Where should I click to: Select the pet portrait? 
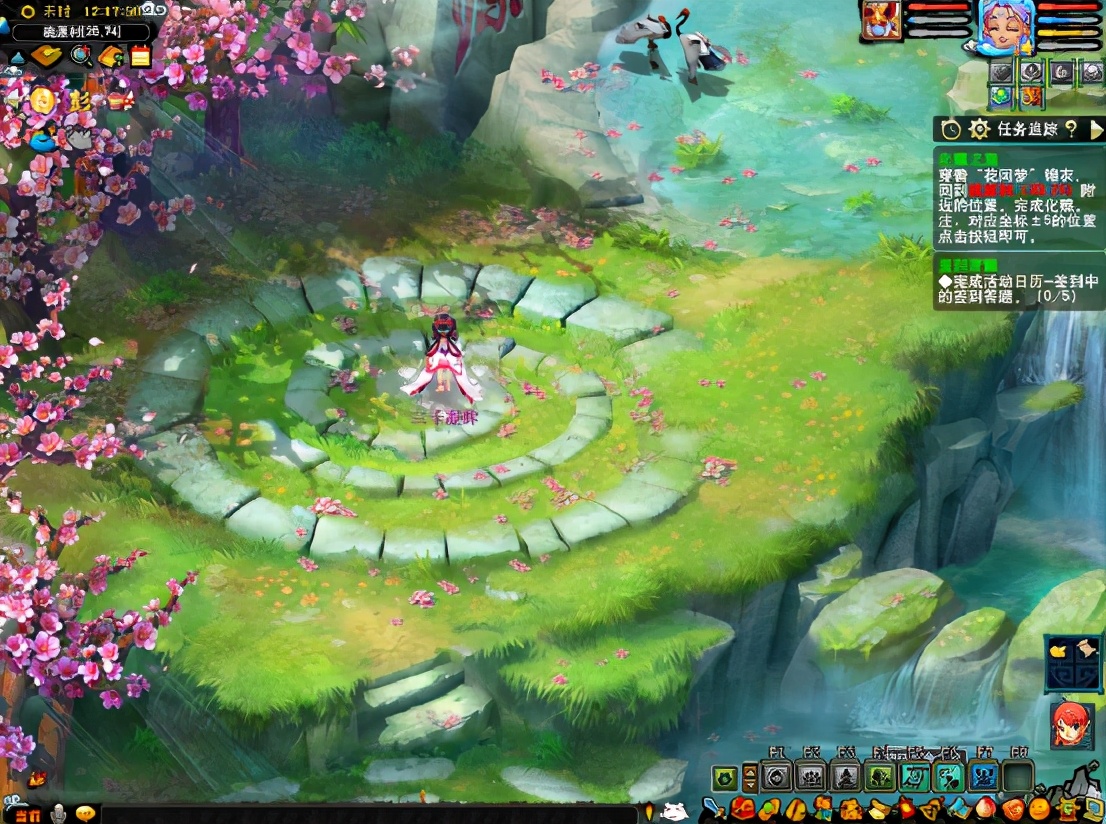[881, 22]
